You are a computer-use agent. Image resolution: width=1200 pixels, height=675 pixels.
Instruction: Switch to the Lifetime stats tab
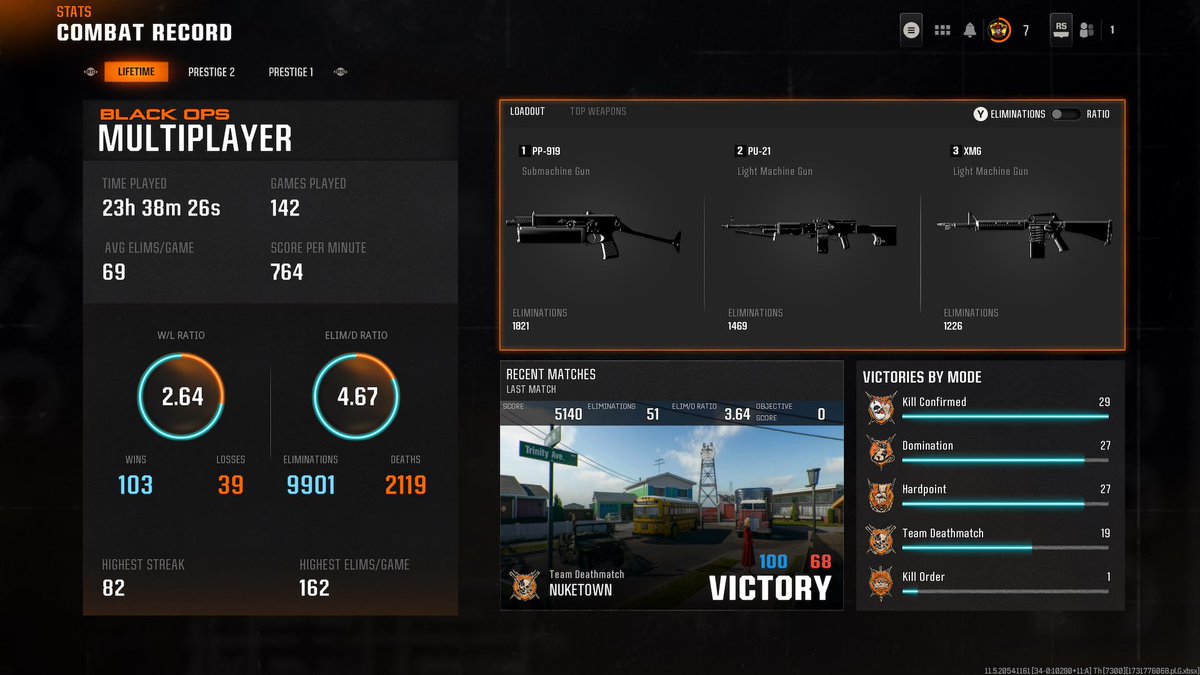coord(136,72)
